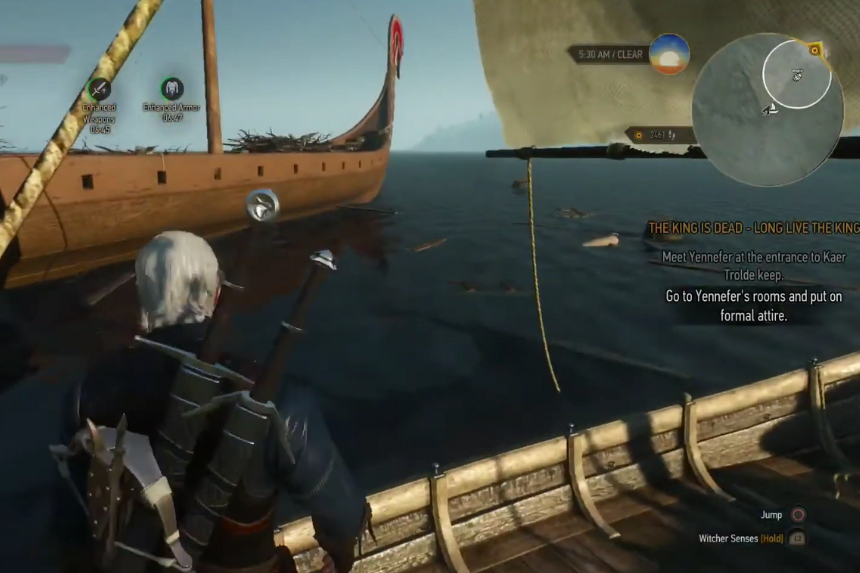
Task: Open the circular minimap
Action: 766,110
